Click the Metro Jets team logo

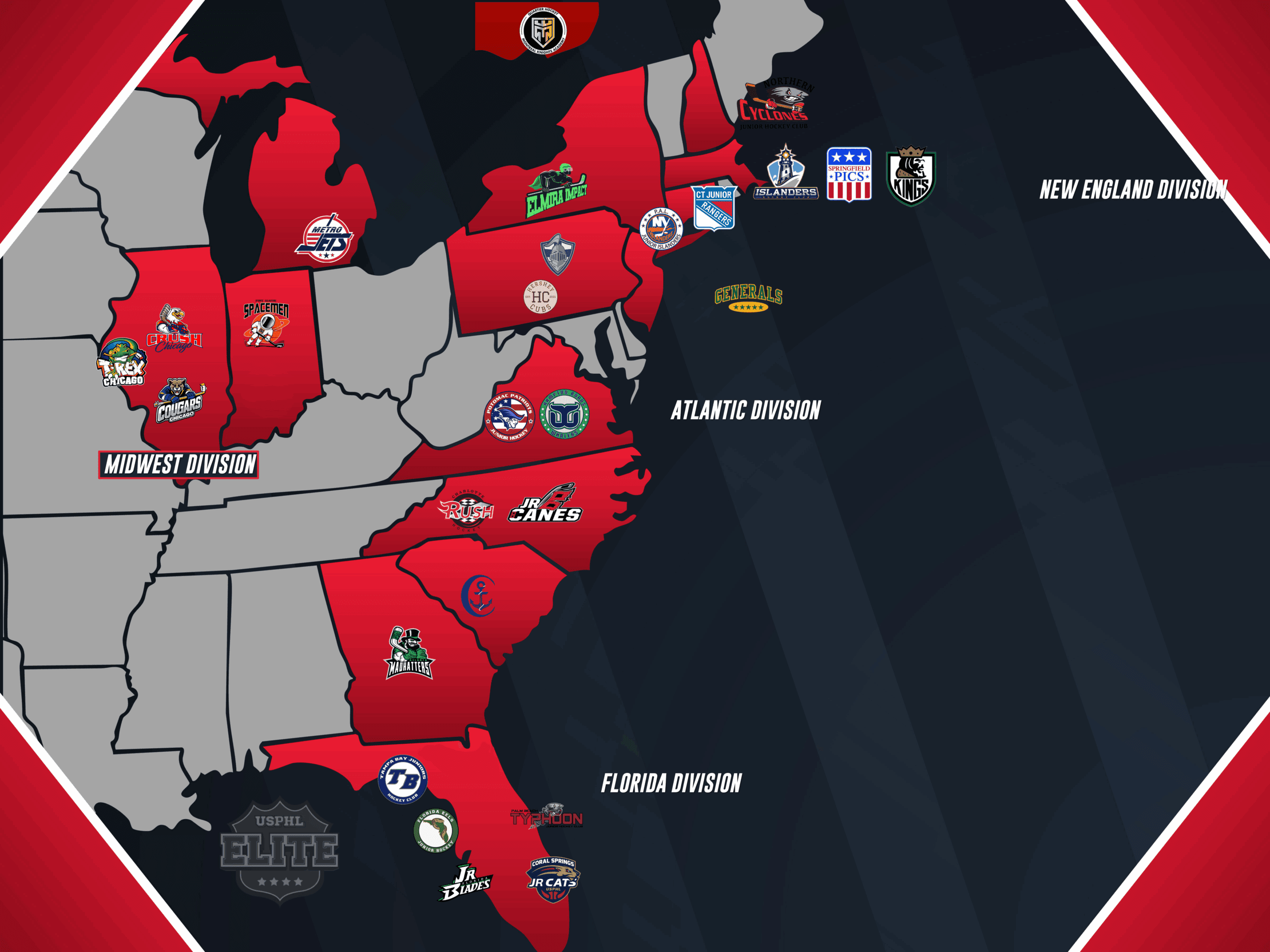coord(325,238)
